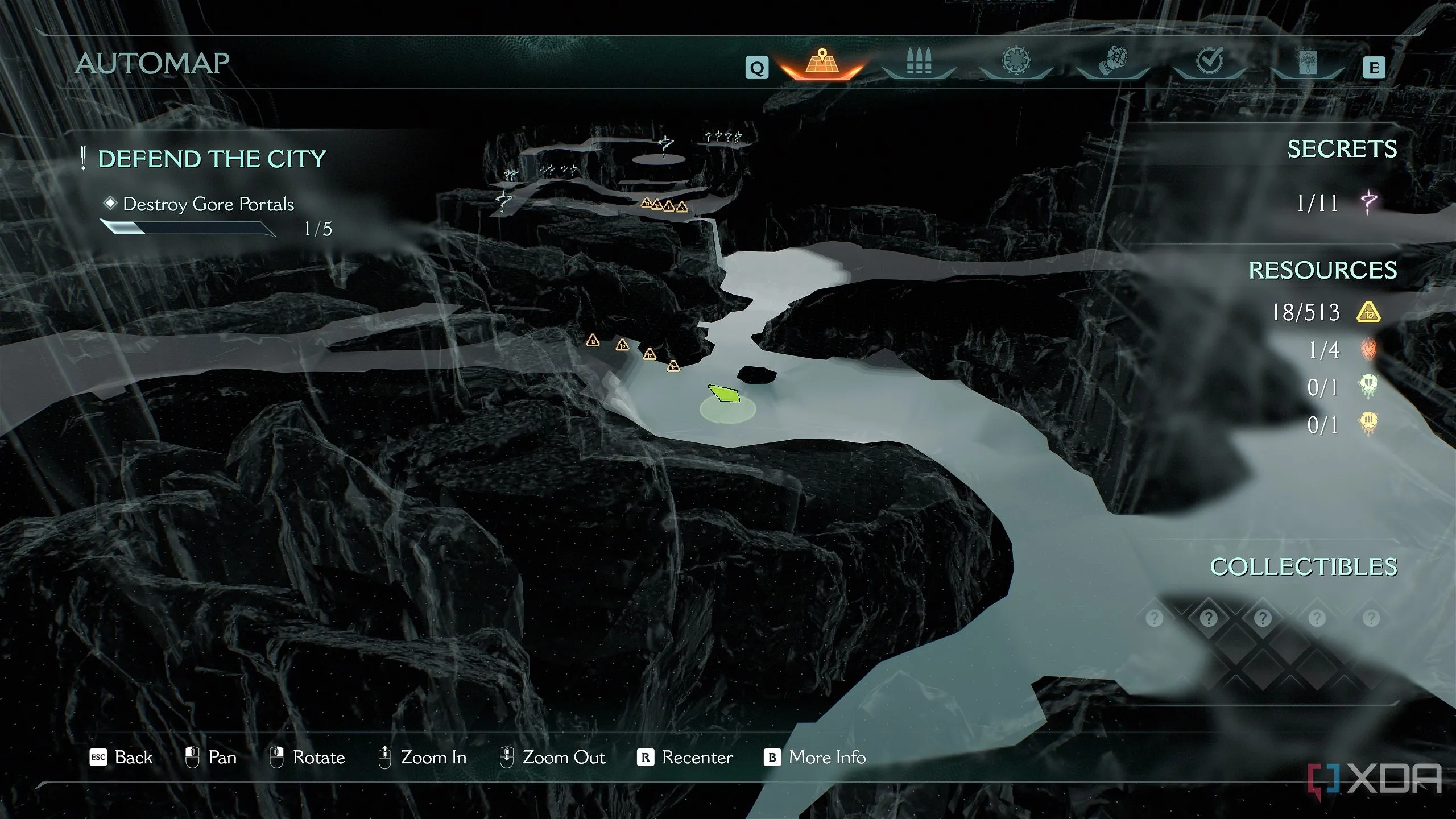This screenshot has height=819, width=1456.
Task: Show More Info for the map
Action: [x=814, y=758]
